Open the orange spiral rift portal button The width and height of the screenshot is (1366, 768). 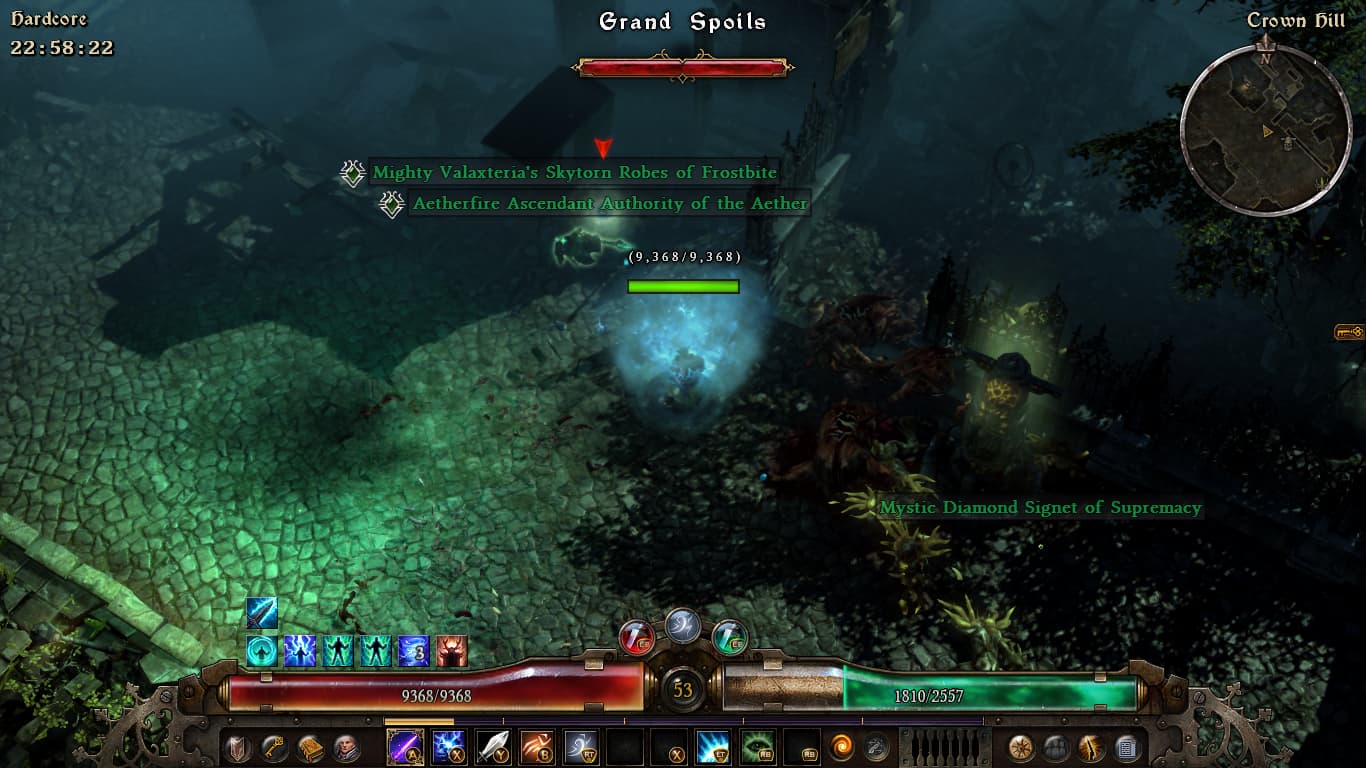[843, 747]
